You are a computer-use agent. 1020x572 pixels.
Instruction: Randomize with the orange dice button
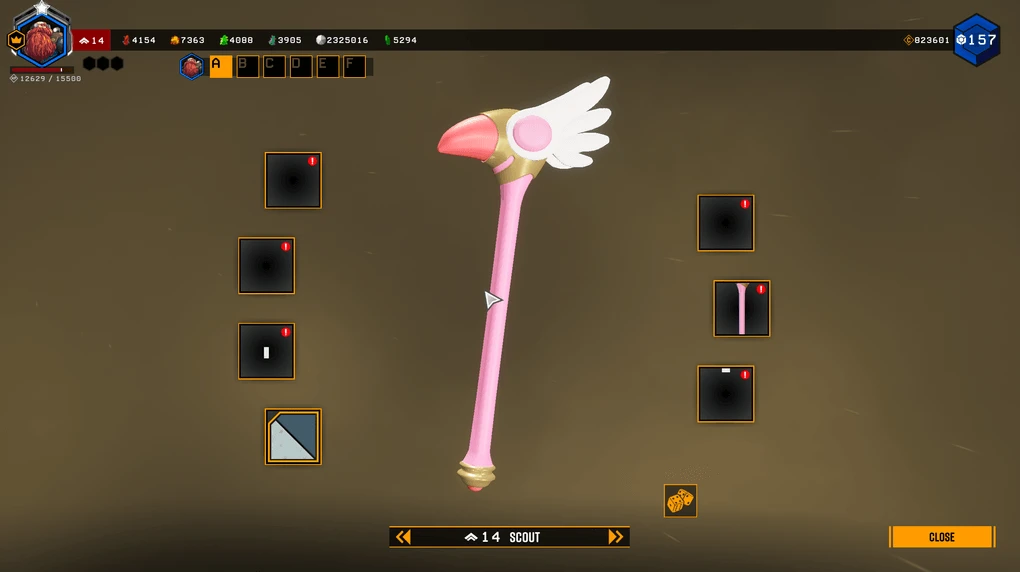pos(680,501)
